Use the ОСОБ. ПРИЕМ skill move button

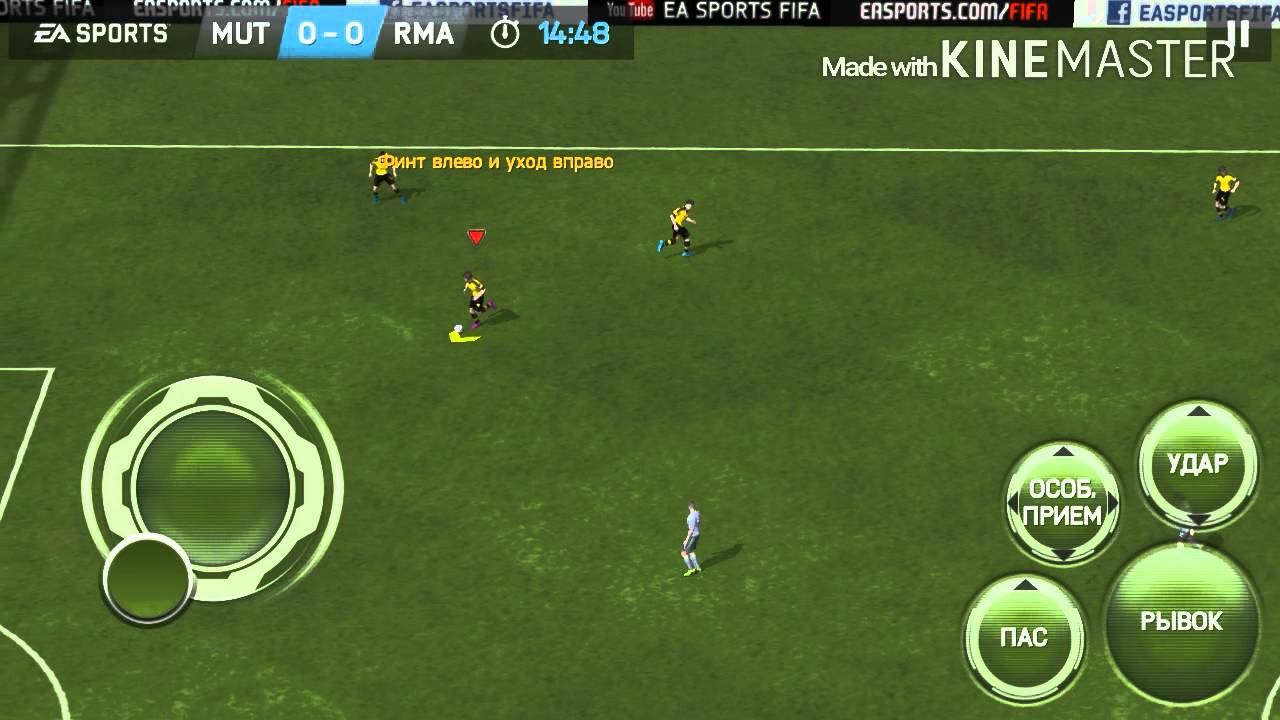(x=1063, y=503)
